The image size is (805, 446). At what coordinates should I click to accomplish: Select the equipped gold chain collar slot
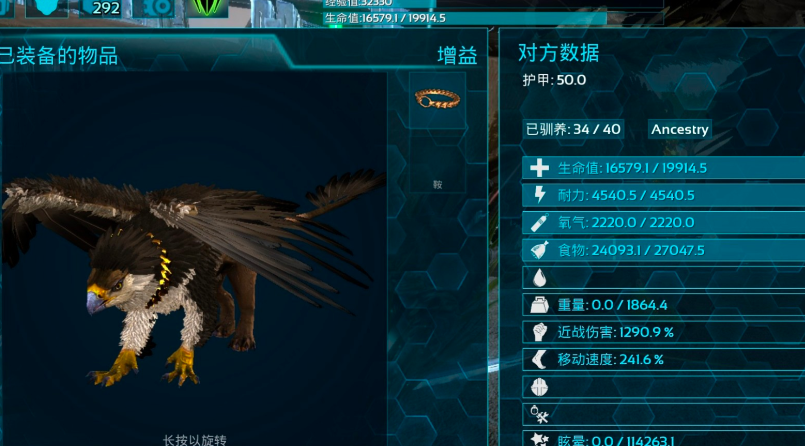click(437, 99)
